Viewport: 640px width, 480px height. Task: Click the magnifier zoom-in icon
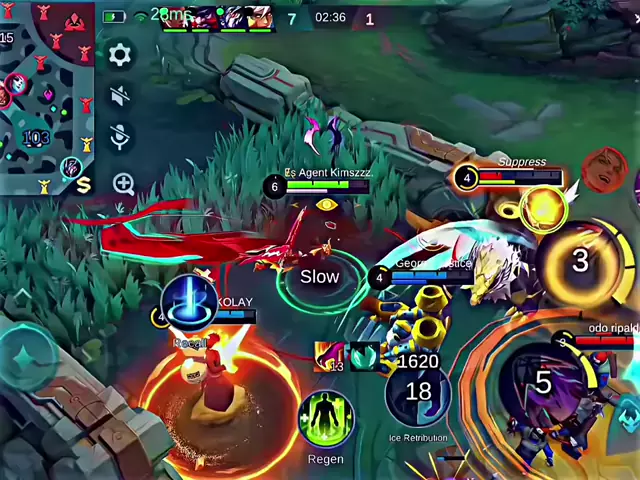pos(123,183)
